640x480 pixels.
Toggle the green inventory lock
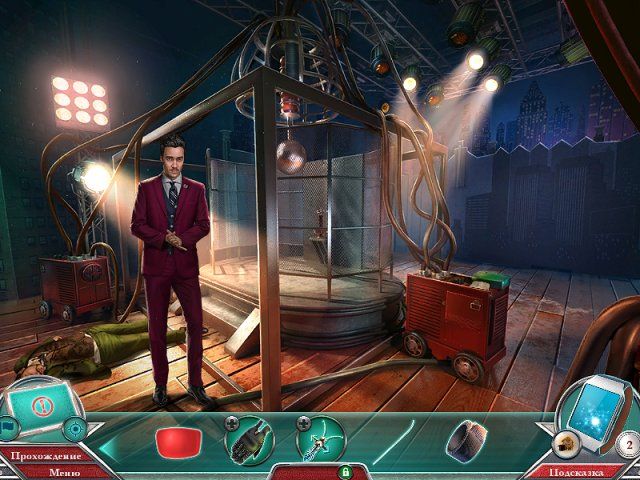point(346,471)
